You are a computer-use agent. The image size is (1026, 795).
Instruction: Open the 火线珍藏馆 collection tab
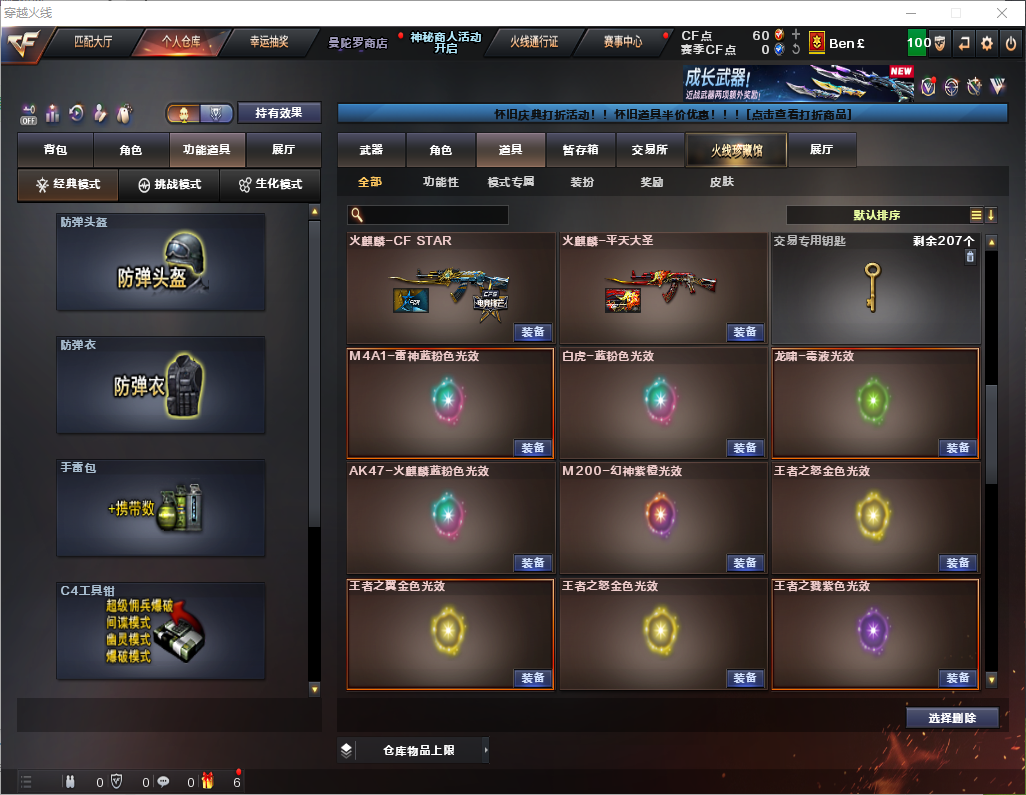(736, 150)
